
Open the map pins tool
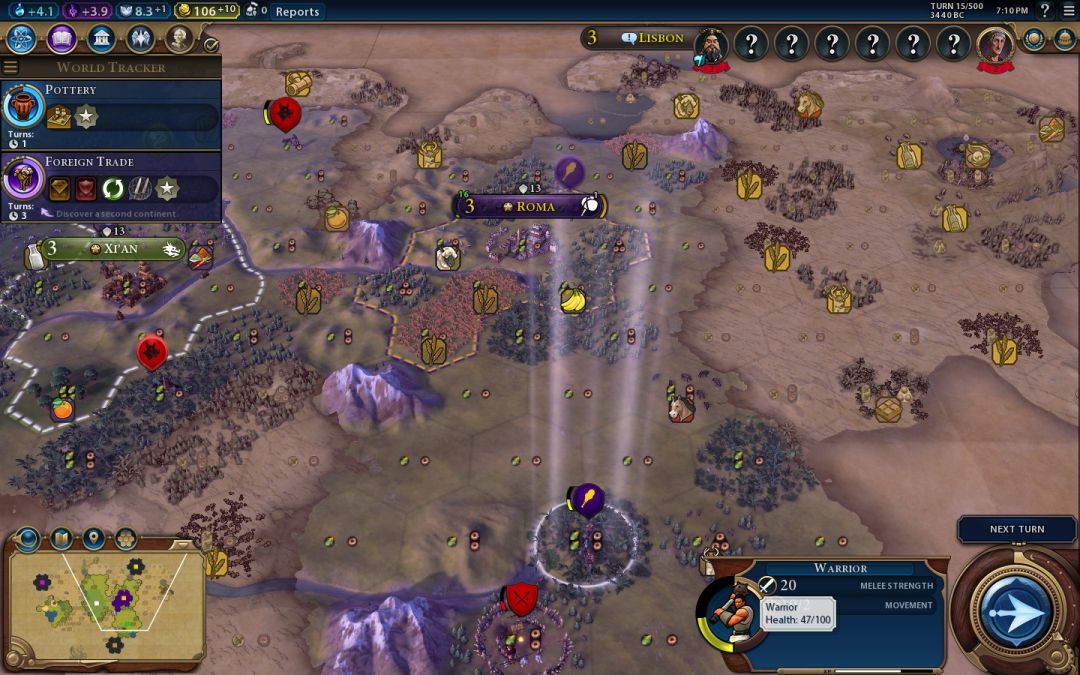click(x=93, y=539)
